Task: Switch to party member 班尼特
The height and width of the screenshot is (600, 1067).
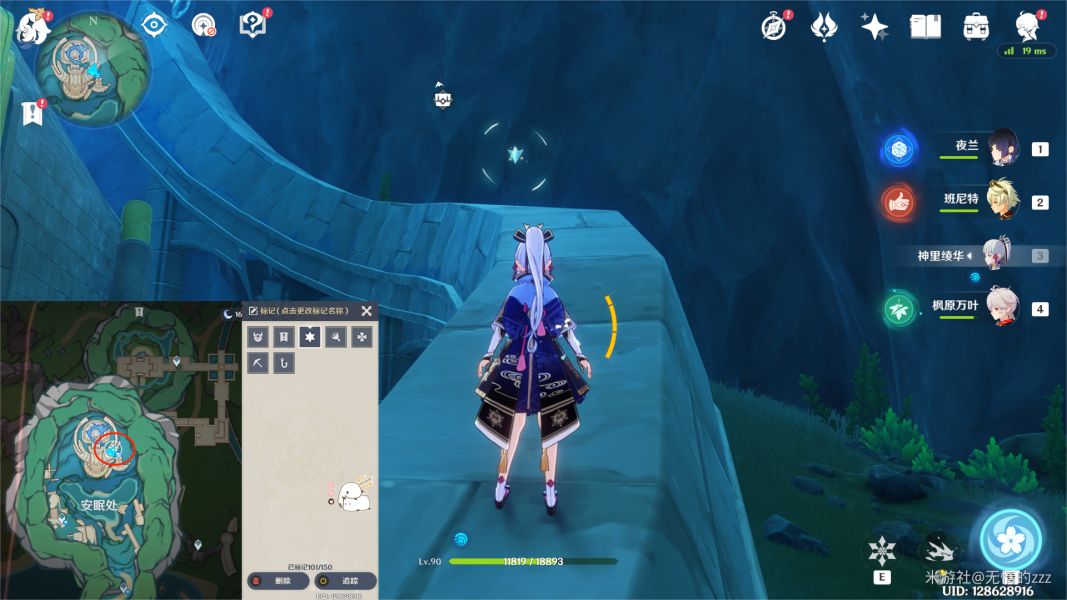Action: tap(1002, 201)
